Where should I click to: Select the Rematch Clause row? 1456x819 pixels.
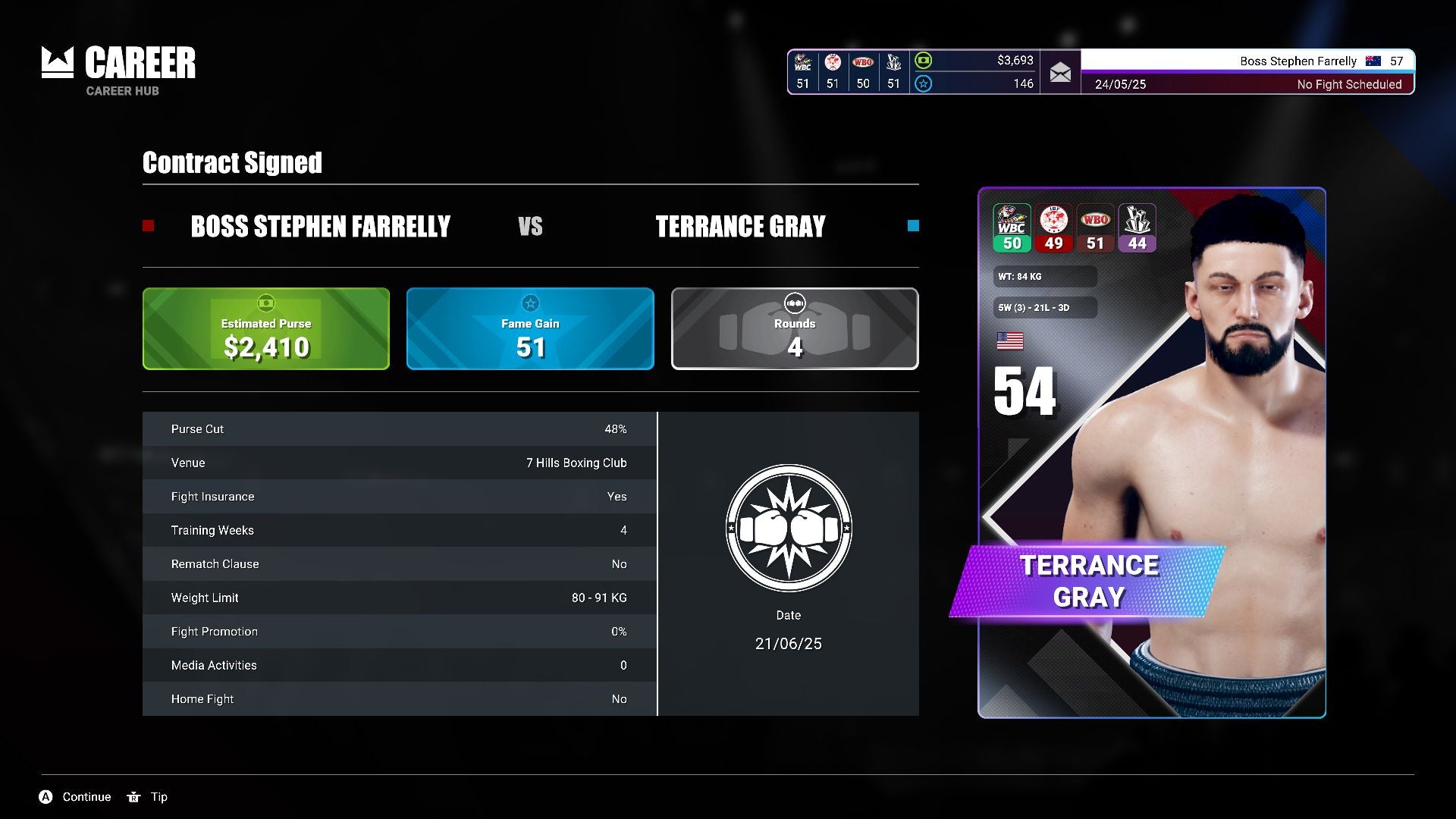coord(399,564)
